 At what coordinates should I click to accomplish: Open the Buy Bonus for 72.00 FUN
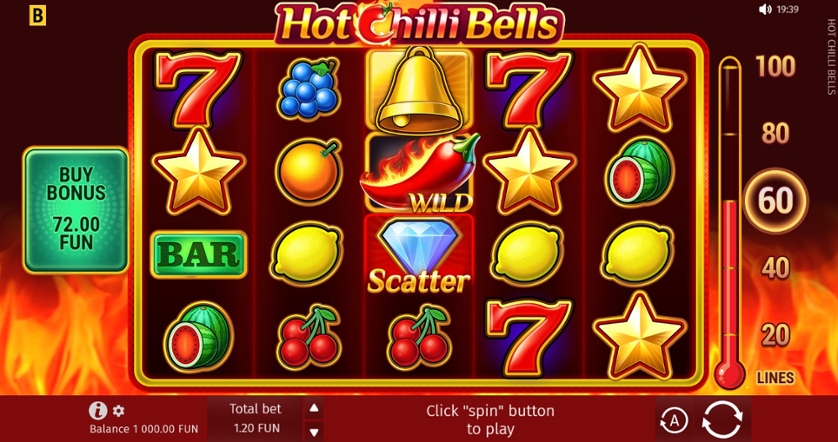tap(76, 210)
